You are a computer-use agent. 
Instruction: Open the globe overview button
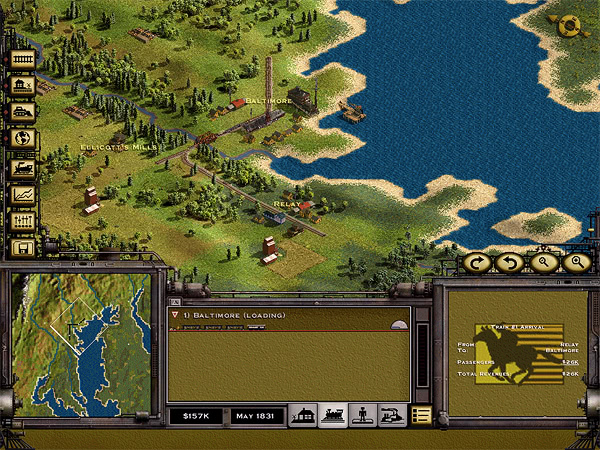pos(22,139)
